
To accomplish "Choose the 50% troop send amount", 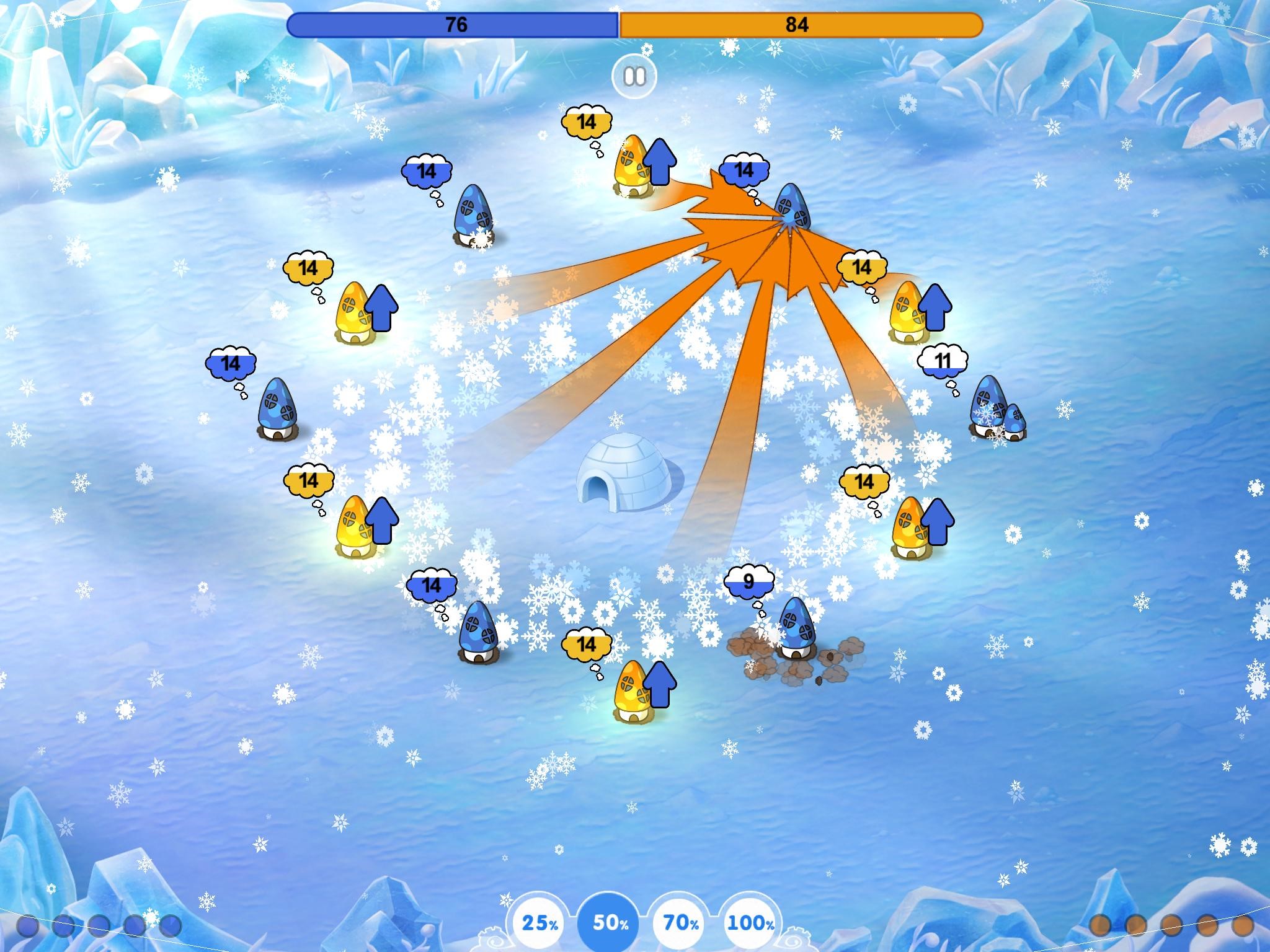I will point(610,923).
